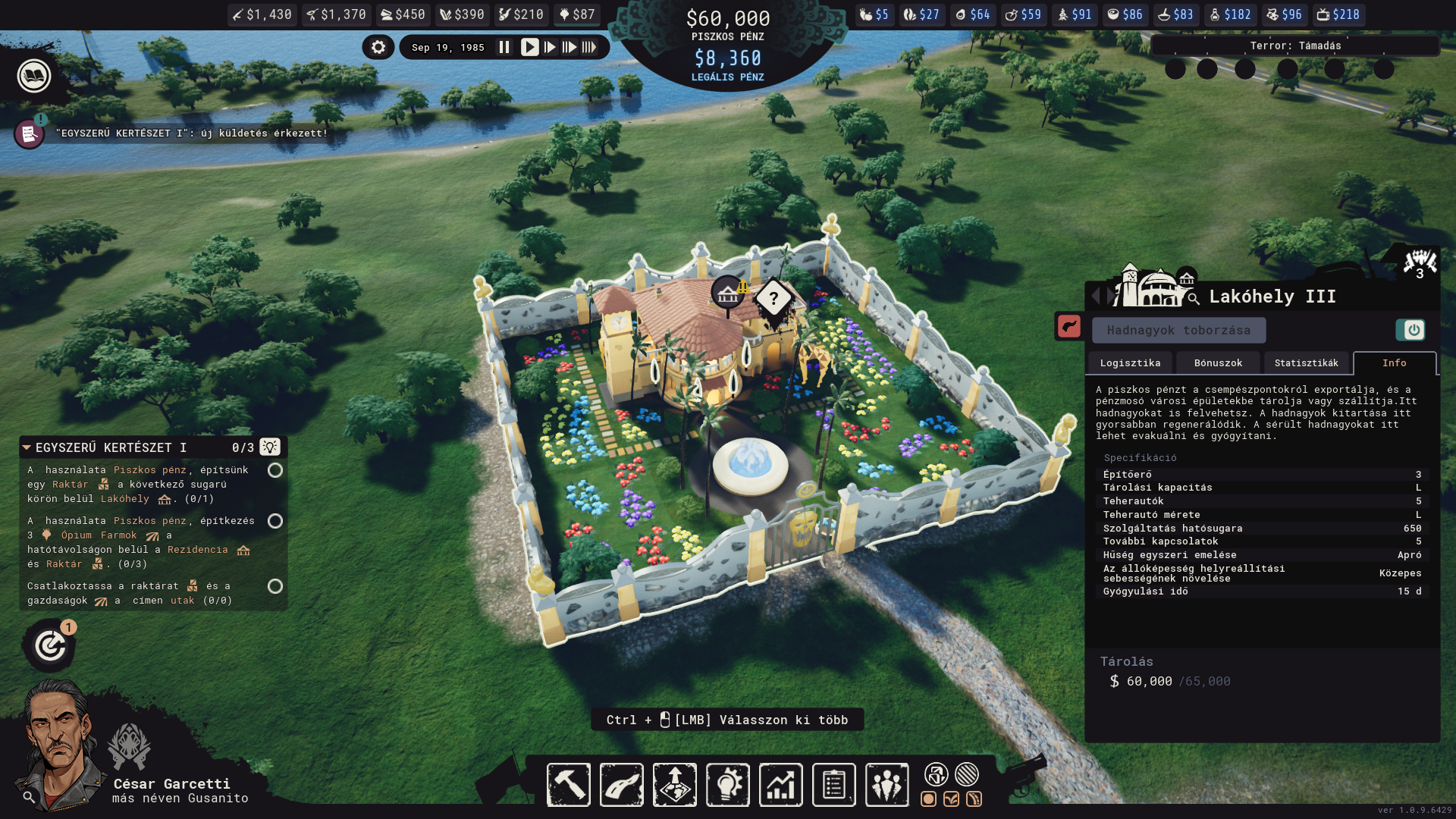The height and width of the screenshot is (819, 1456).
Task: Show the mission hint lightbulb
Action: [x=270, y=447]
